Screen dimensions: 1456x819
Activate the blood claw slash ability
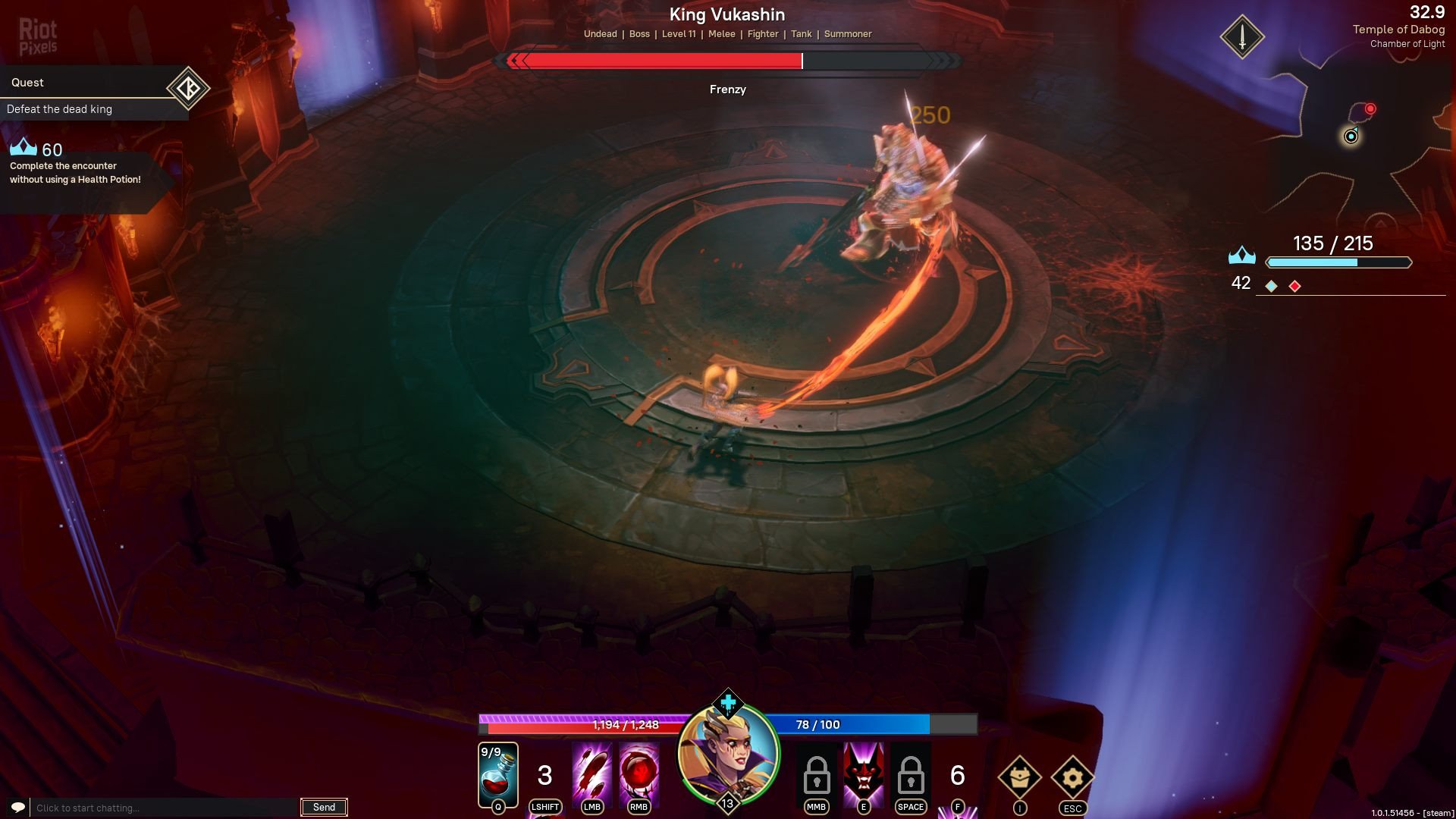tap(591, 773)
